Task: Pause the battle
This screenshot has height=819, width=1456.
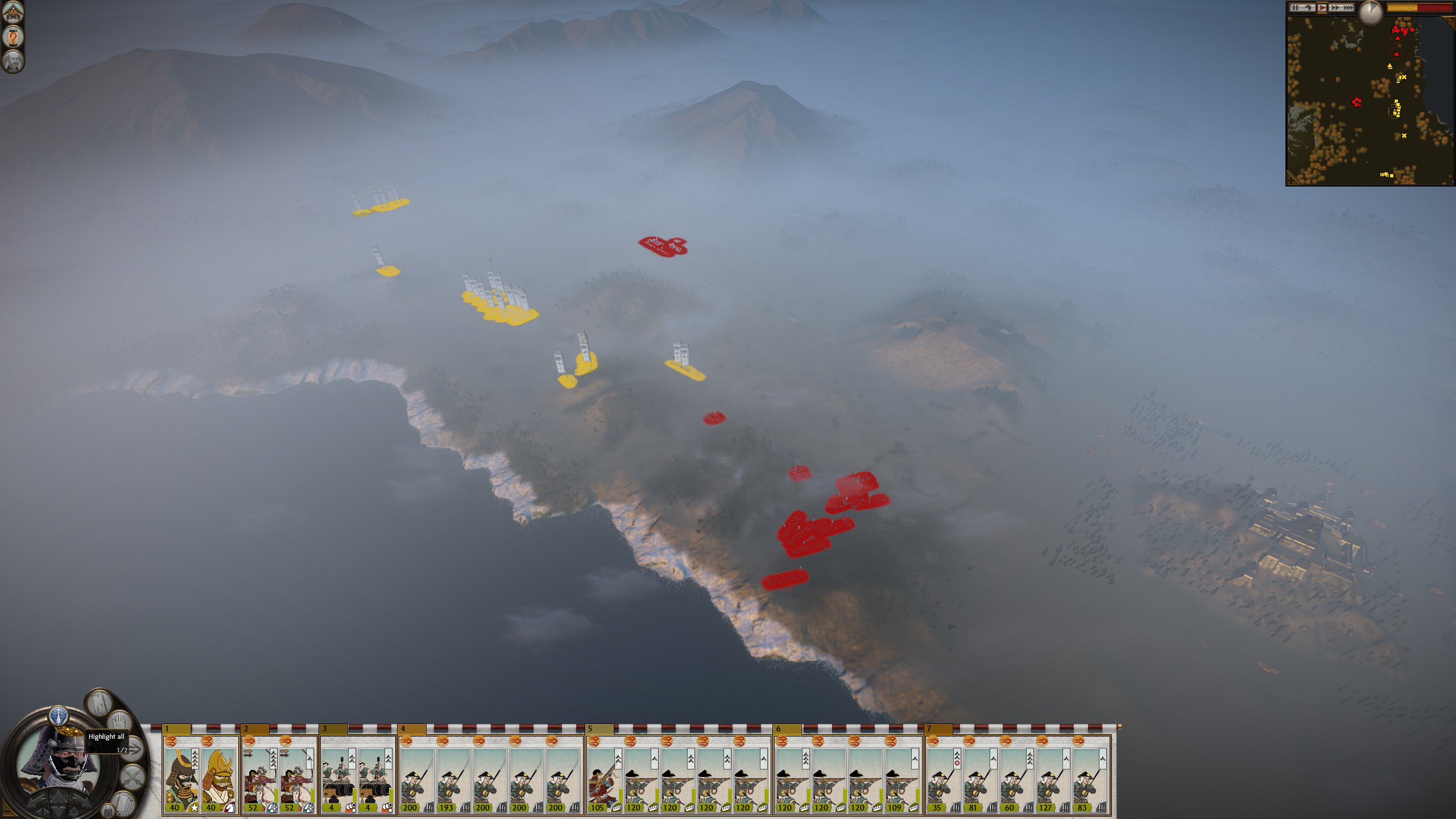Action: 1296,8
